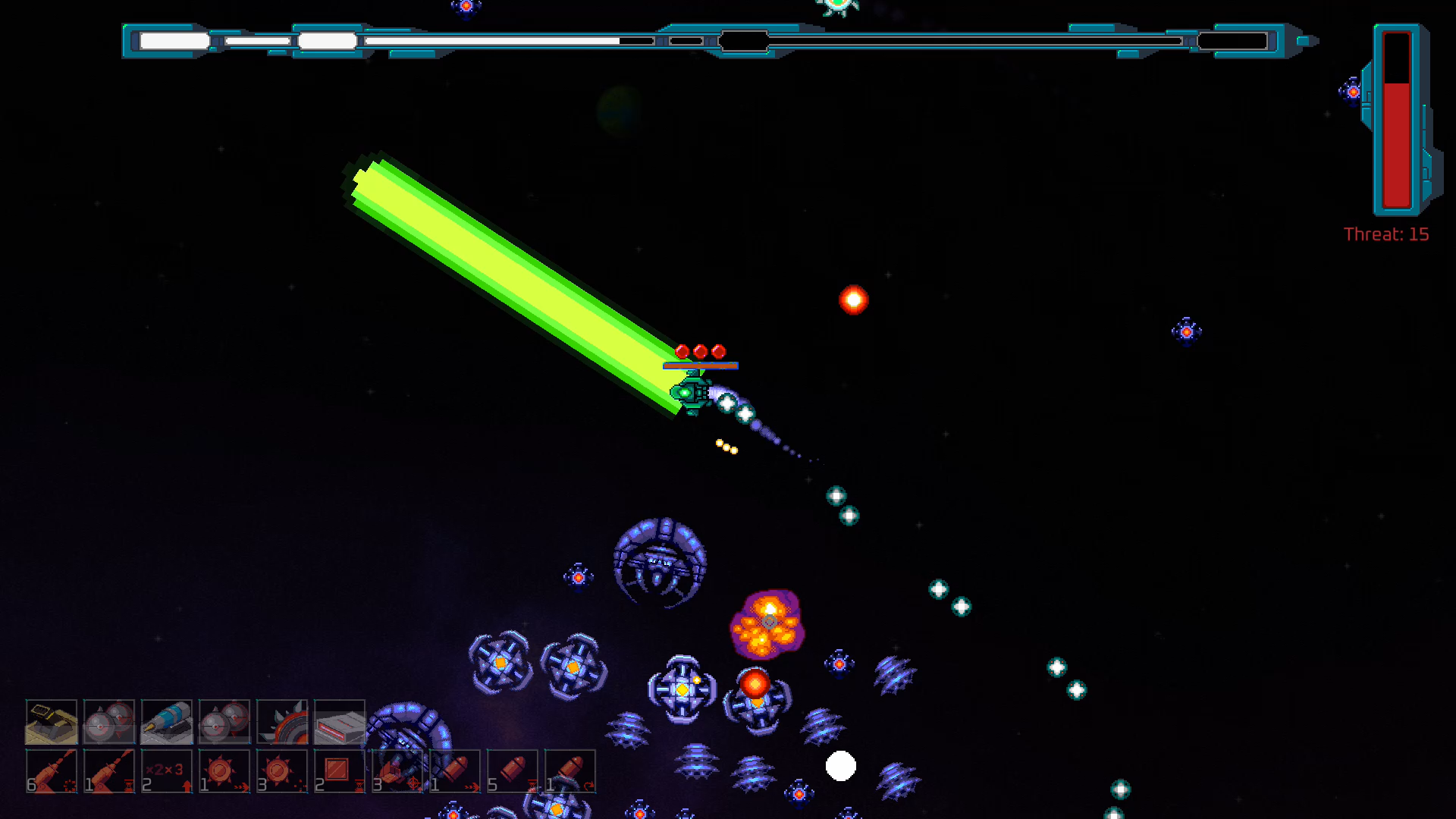
Task: Choose the spiked mine upgrade showing 3
Action: click(282, 771)
